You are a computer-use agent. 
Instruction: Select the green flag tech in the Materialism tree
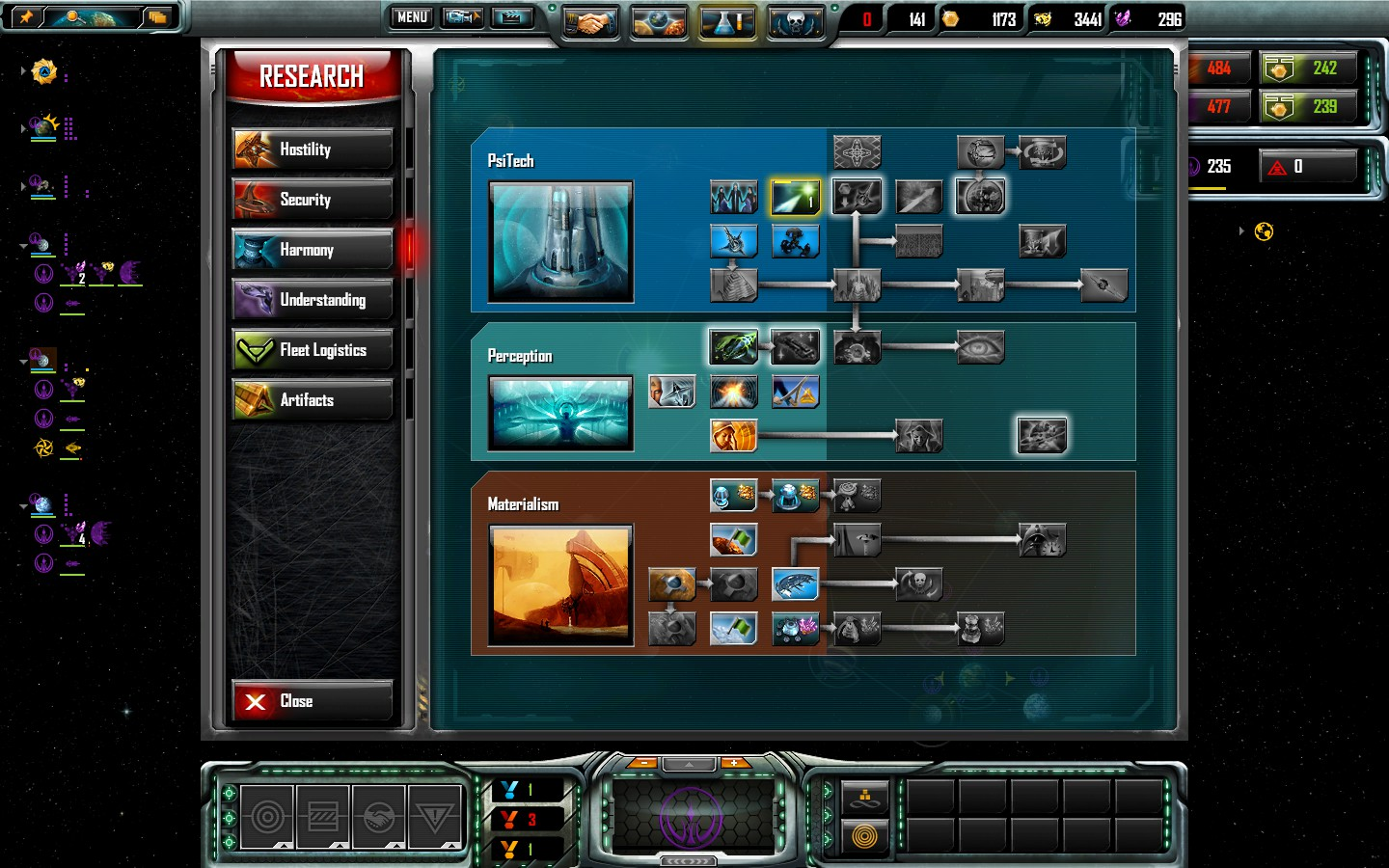(x=733, y=540)
